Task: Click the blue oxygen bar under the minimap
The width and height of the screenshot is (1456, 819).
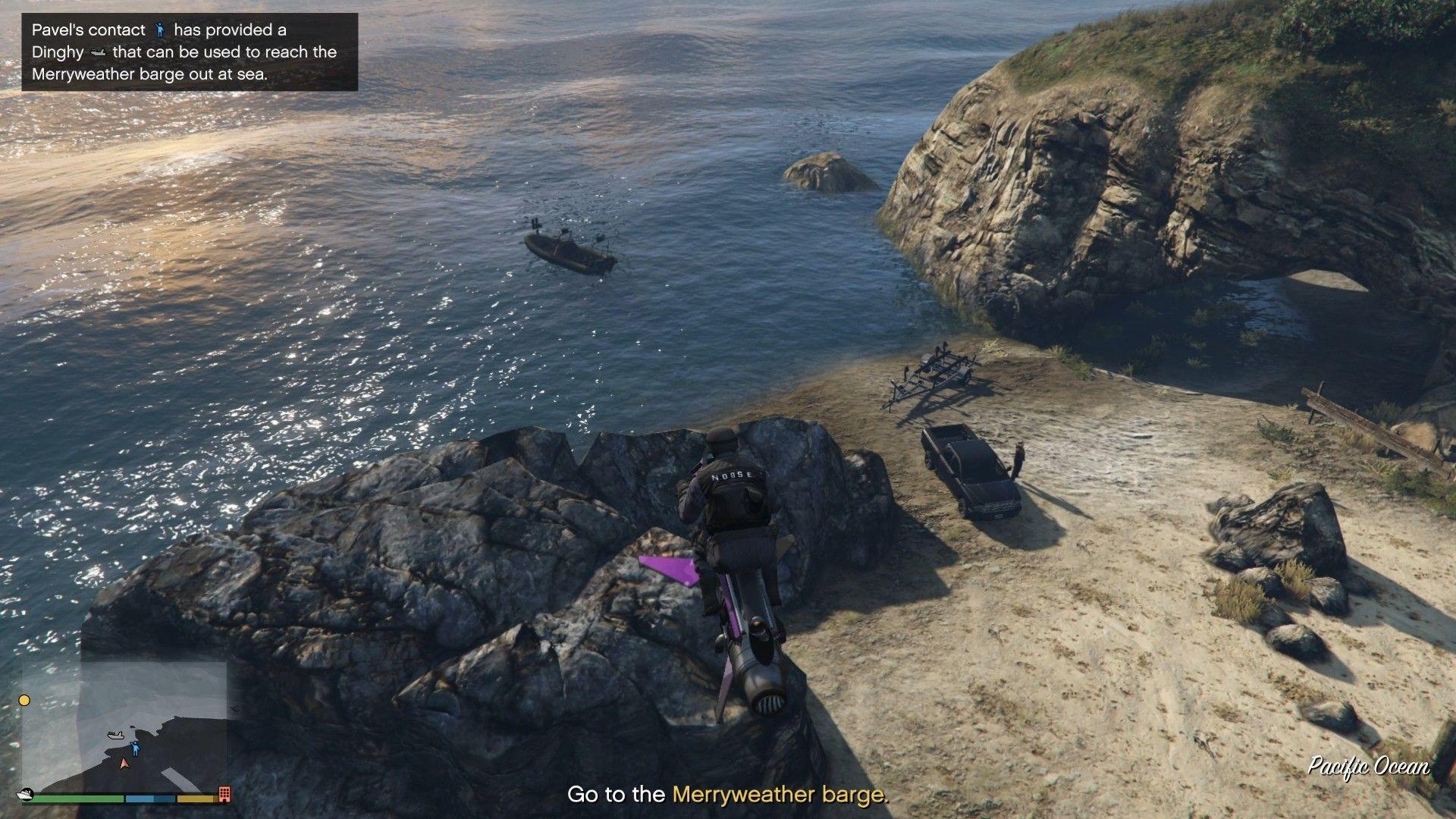Action: pos(148,798)
